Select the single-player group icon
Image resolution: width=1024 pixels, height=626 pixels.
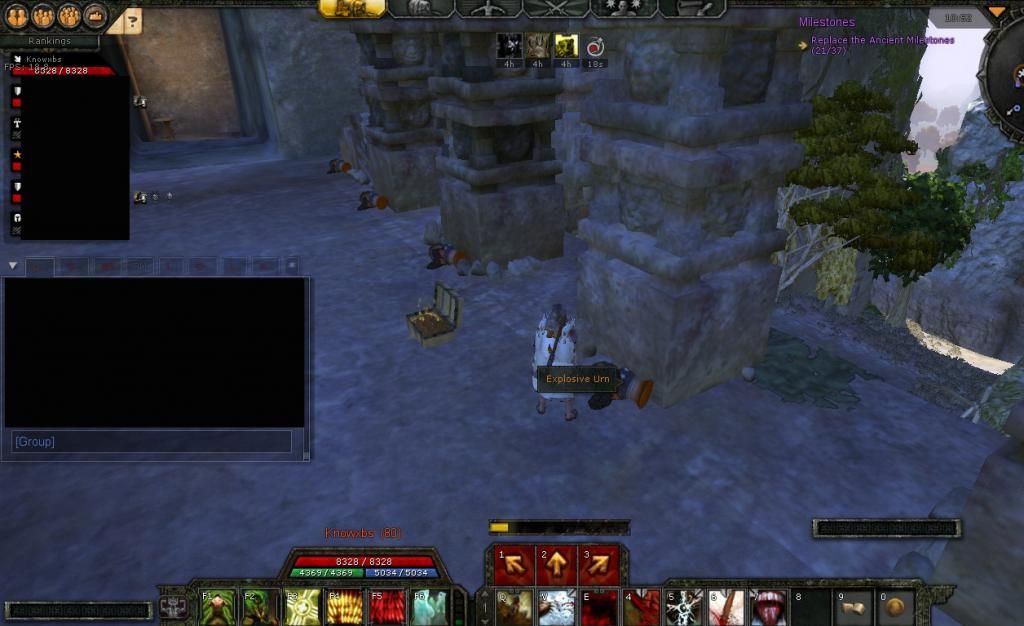click(x=17, y=16)
